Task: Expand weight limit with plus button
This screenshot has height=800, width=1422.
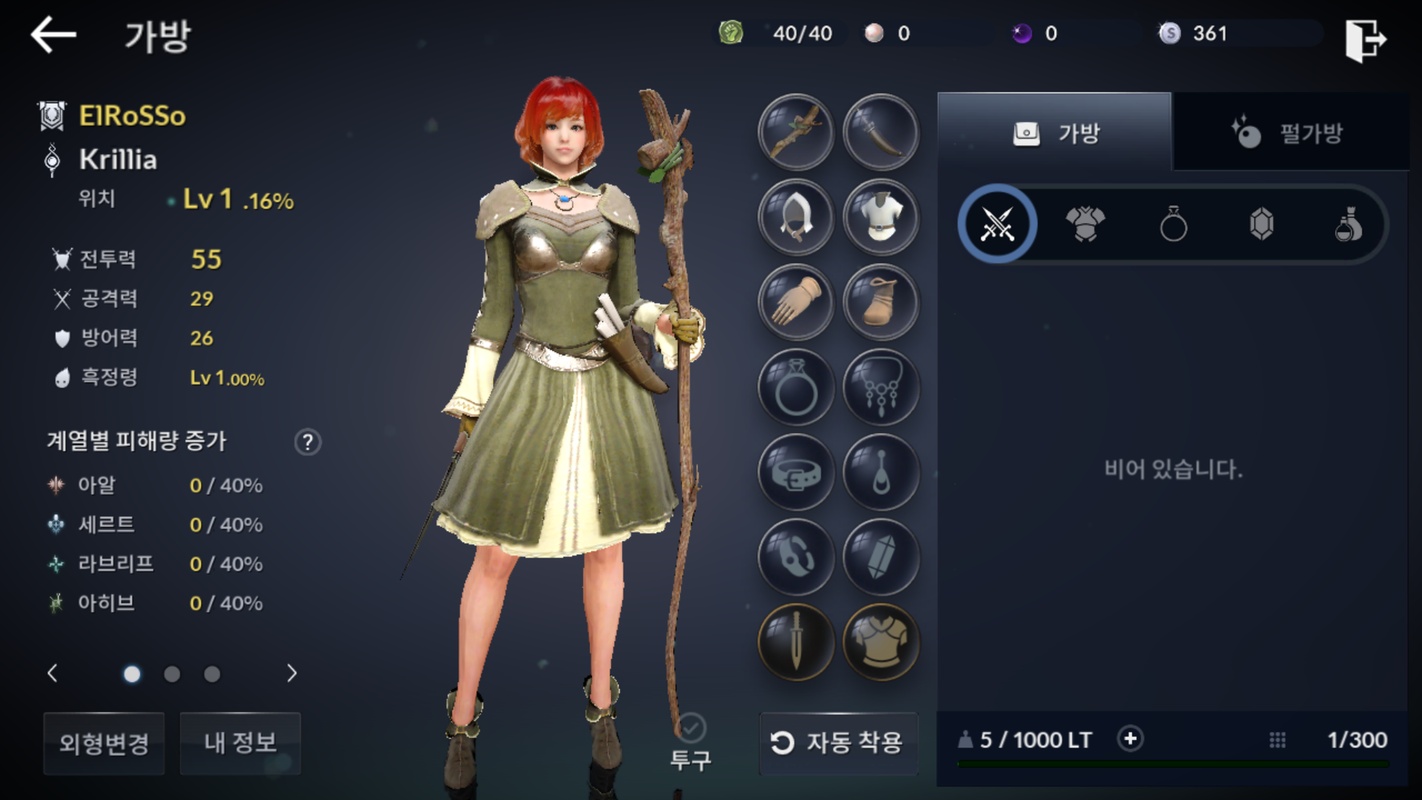Action: (x=1130, y=739)
